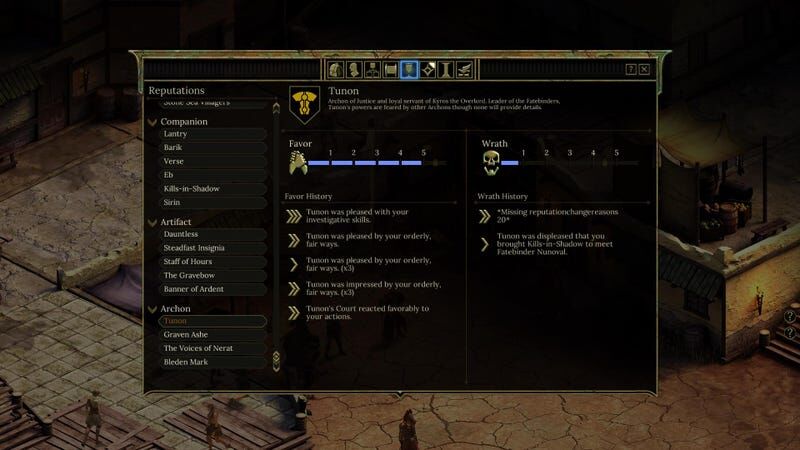Open Kills-in-Shadow's reputation entry
The height and width of the screenshot is (450, 800).
pos(191,189)
